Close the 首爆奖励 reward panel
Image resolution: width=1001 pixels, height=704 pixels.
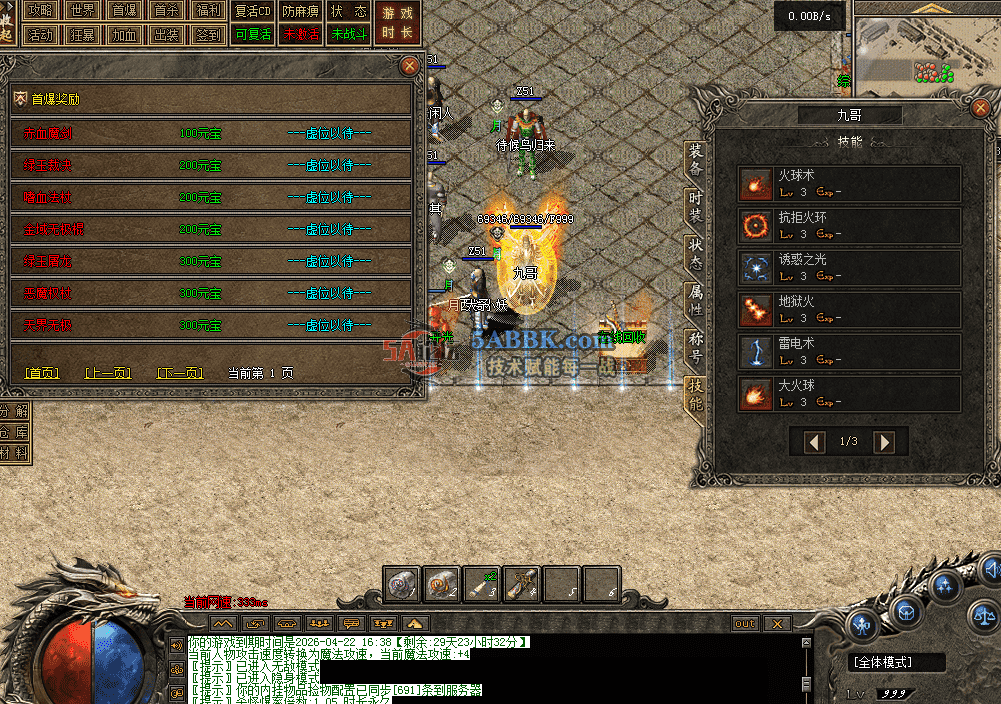click(409, 66)
